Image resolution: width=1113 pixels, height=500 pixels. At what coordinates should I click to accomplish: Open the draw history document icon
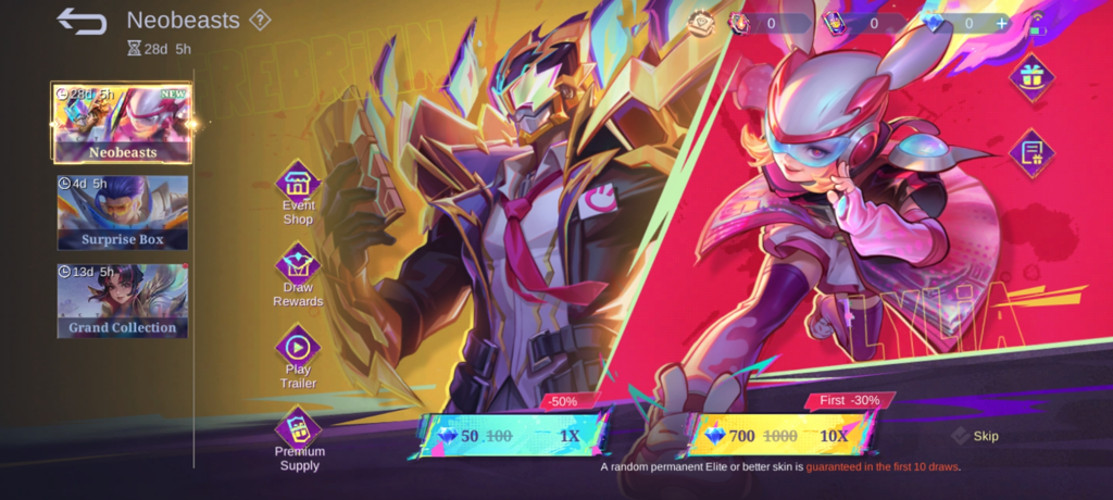click(1031, 153)
